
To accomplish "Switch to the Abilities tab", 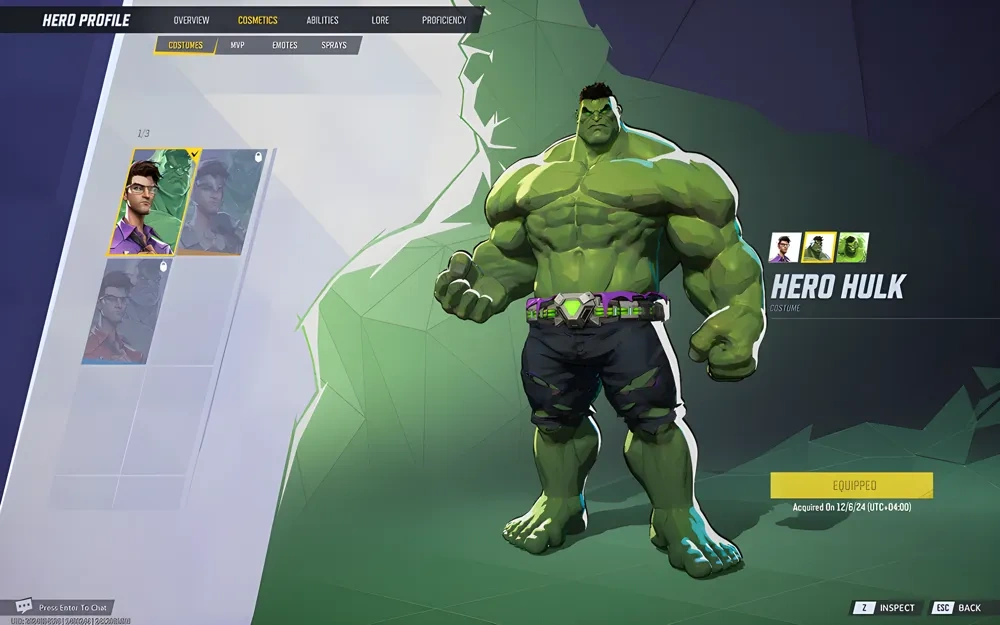I will click(322, 20).
